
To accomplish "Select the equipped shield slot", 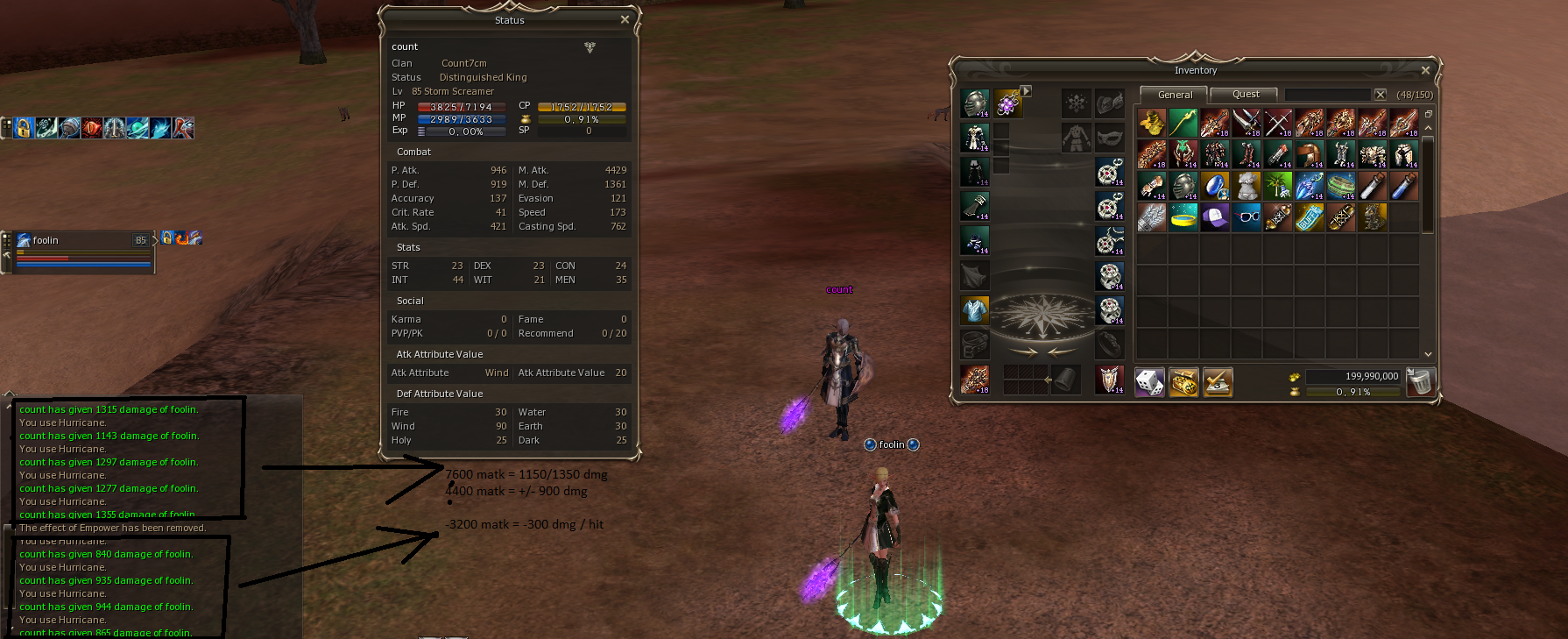I will pos(1110,380).
